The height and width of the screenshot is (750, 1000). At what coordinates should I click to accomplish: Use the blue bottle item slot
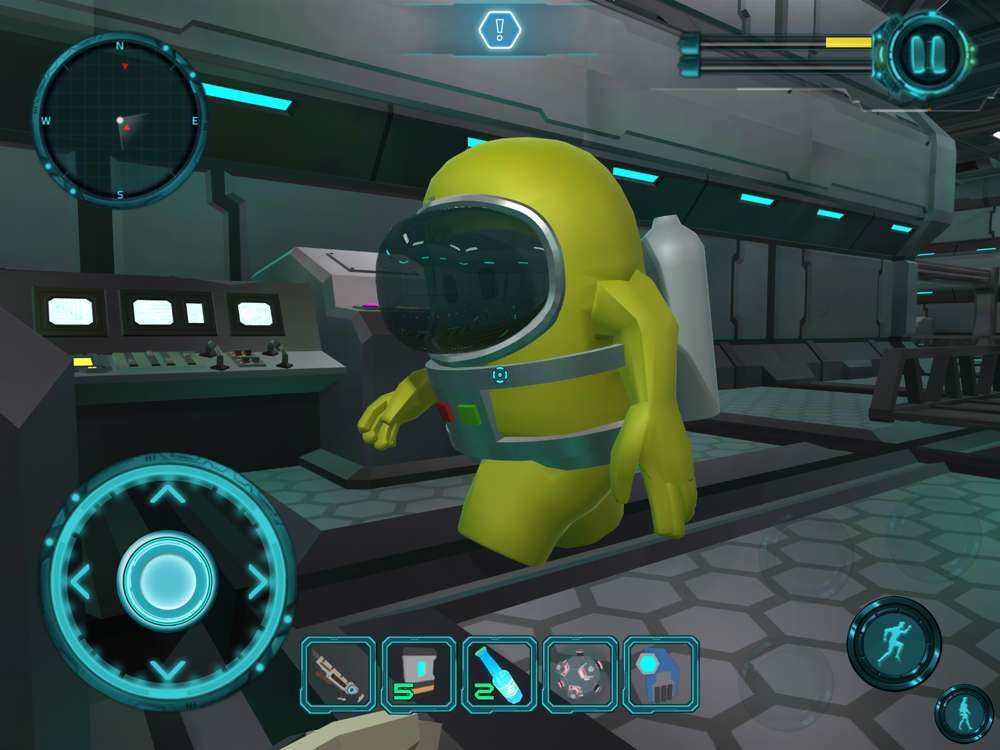pos(500,674)
